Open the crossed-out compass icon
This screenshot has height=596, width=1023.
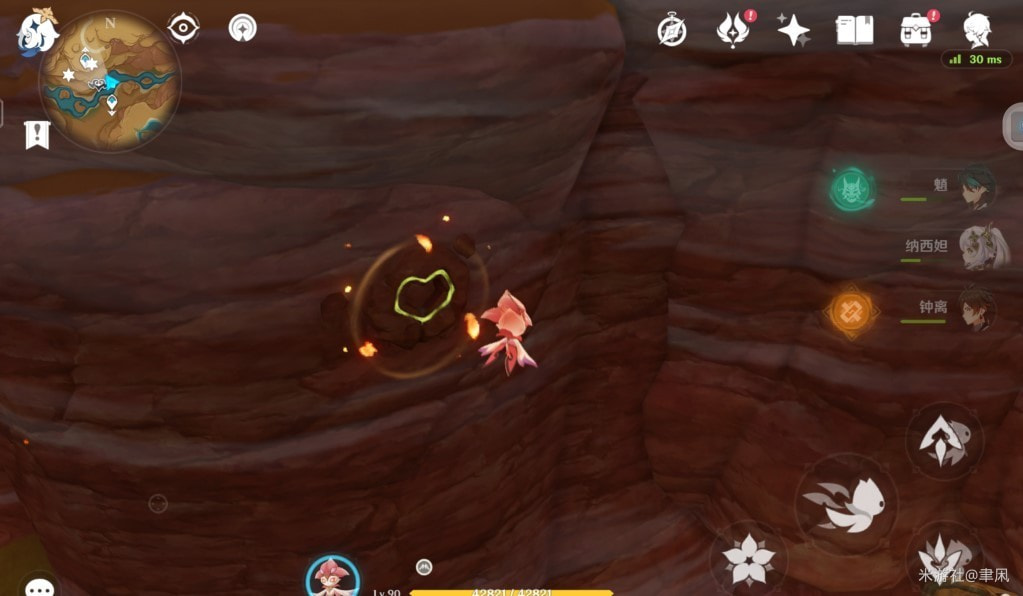(671, 30)
